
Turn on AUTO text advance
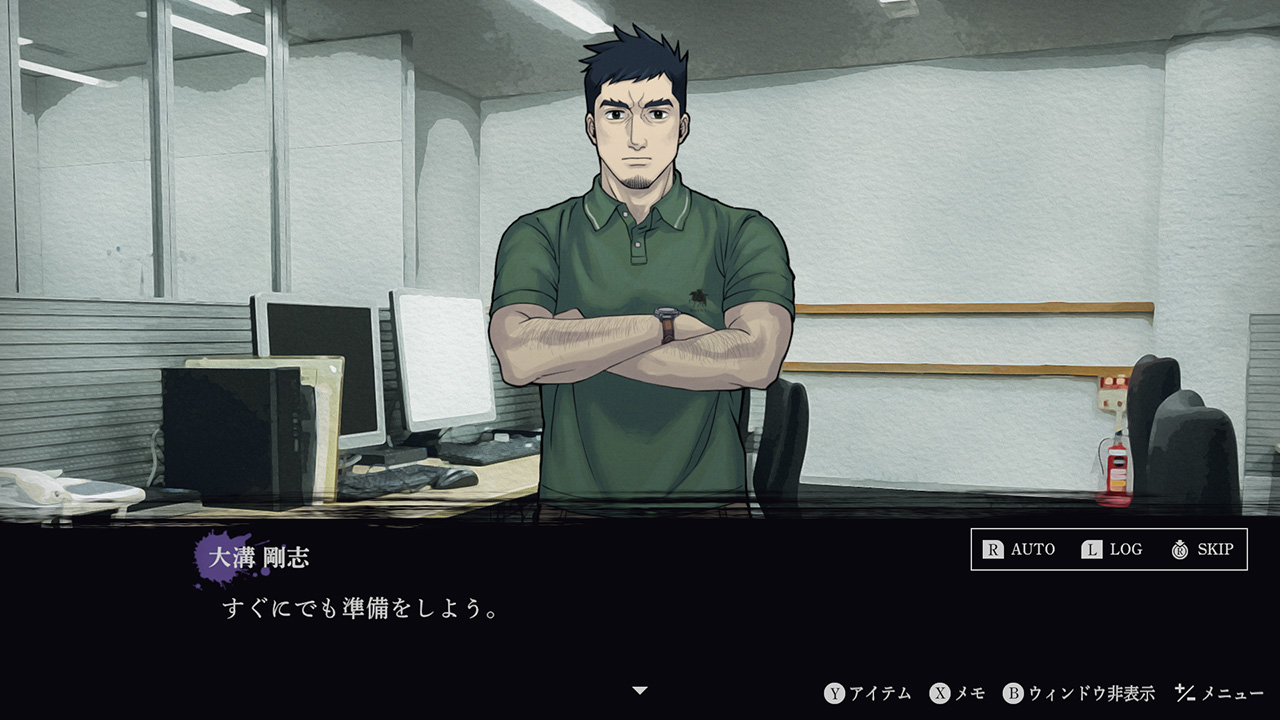click(1019, 549)
